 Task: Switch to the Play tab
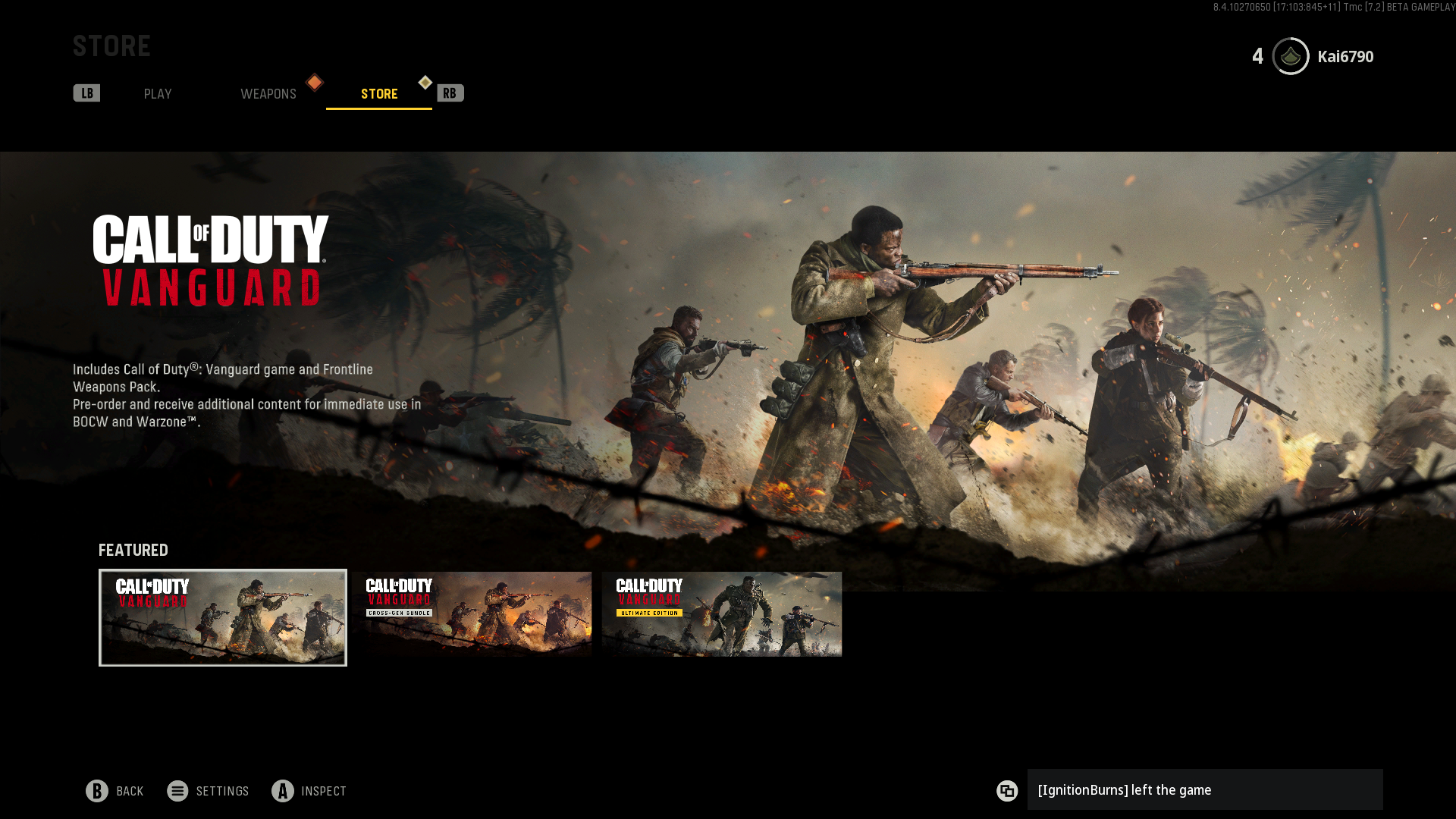tap(158, 94)
